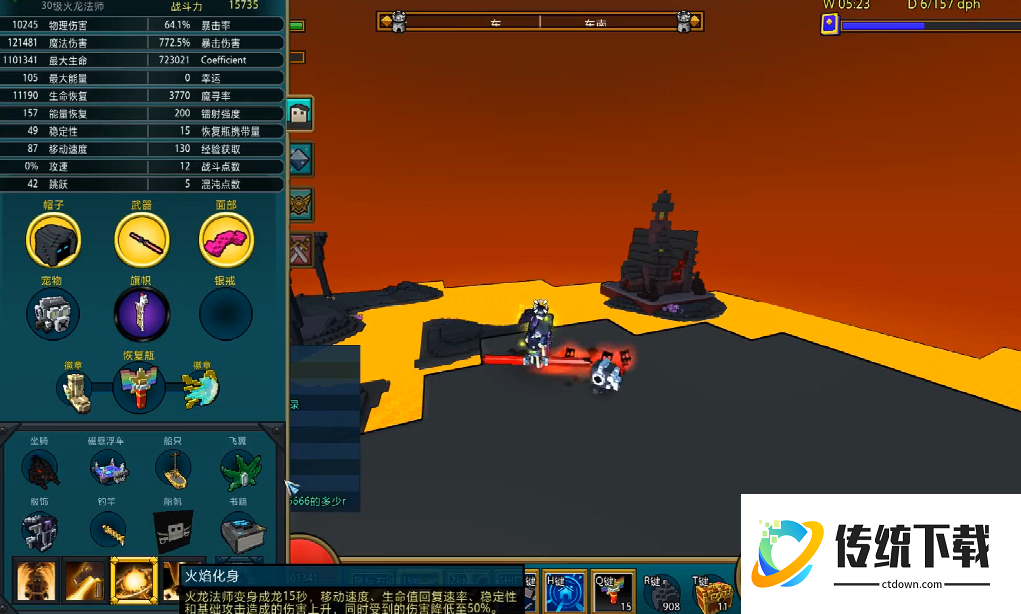Choose the left emblem slot with tan statue
This screenshot has height=614, width=1021.
pos(77,391)
